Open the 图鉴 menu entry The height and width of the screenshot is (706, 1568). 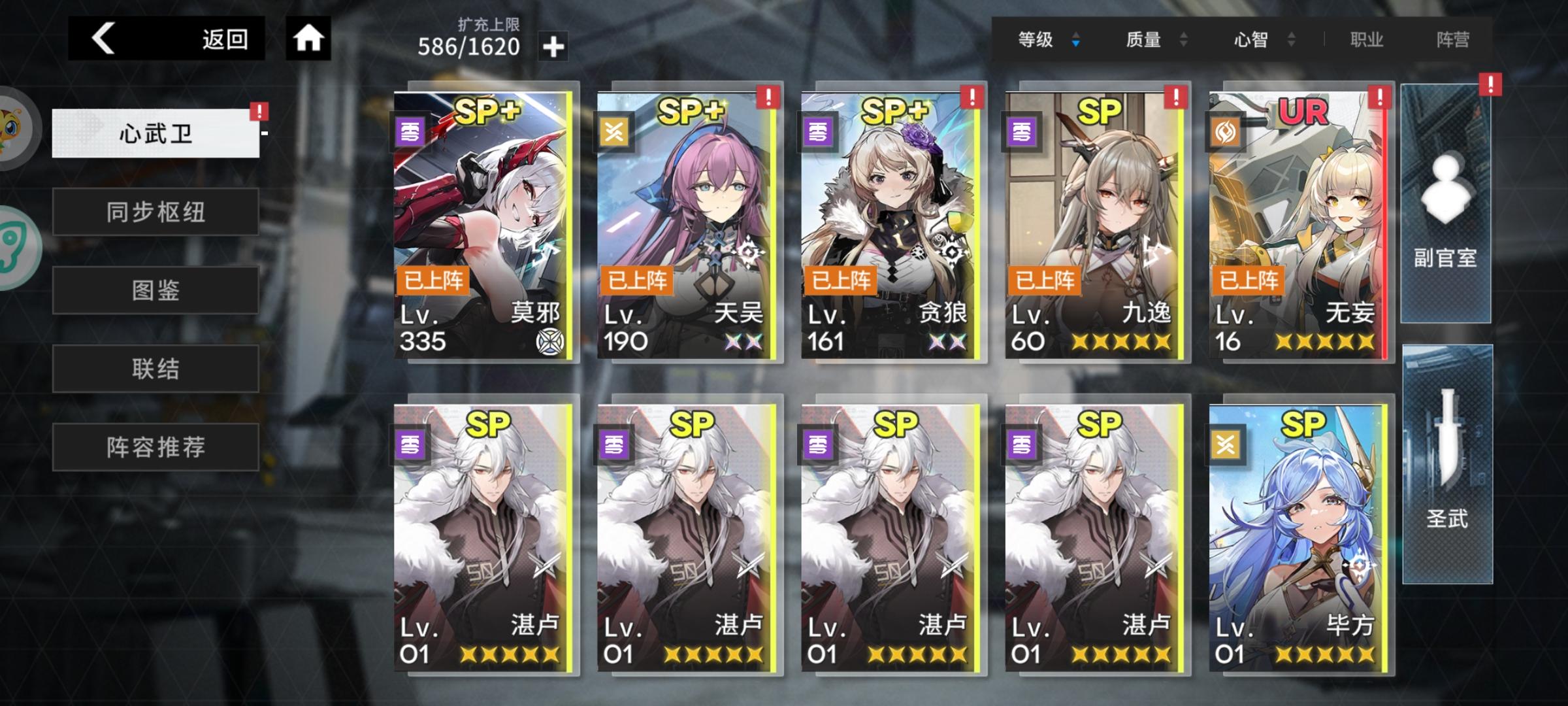(155, 290)
